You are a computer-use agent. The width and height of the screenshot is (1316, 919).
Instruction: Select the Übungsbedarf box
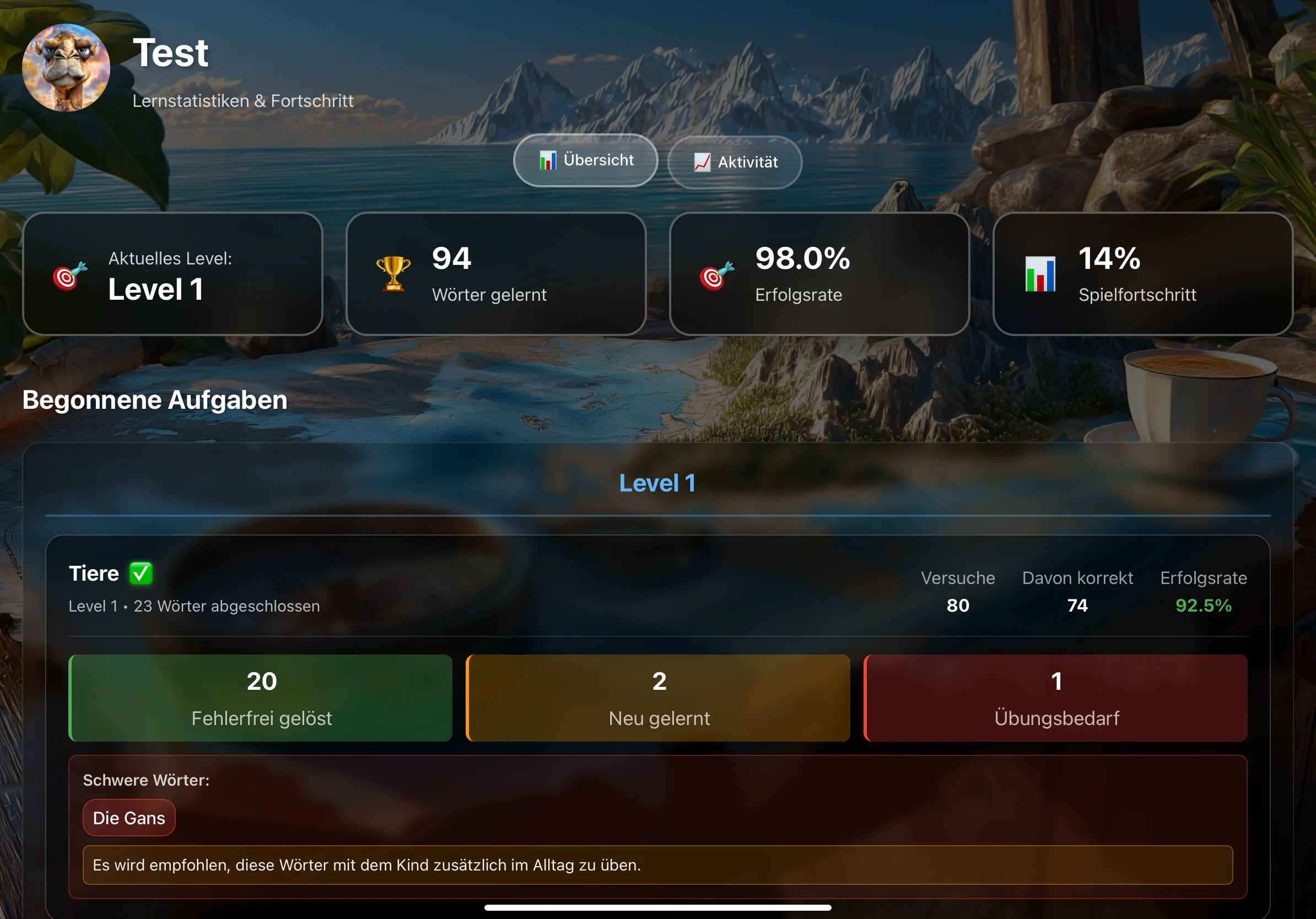1056,698
